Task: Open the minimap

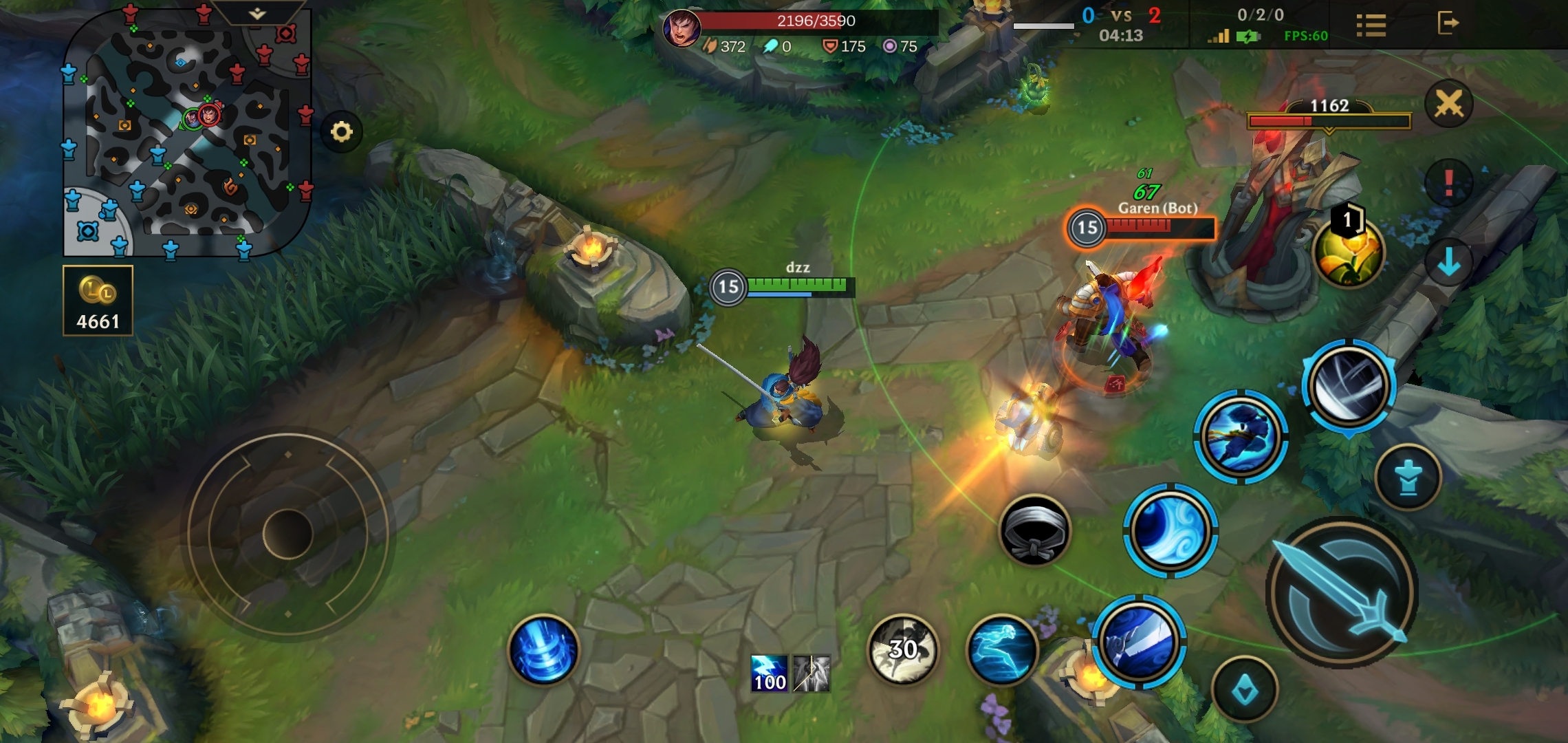Action: point(187,131)
